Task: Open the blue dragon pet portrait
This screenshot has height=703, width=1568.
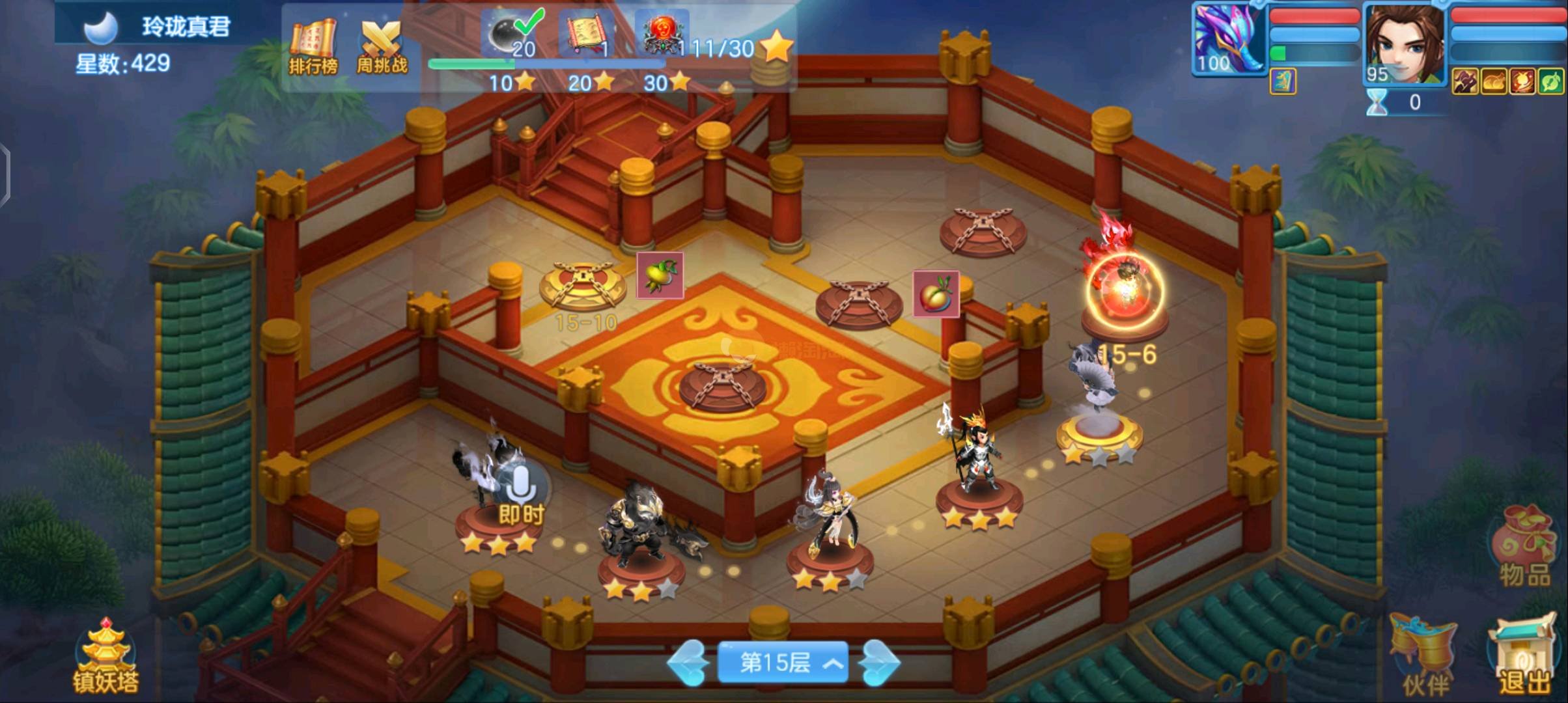Action: pyautogui.click(x=1229, y=38)
